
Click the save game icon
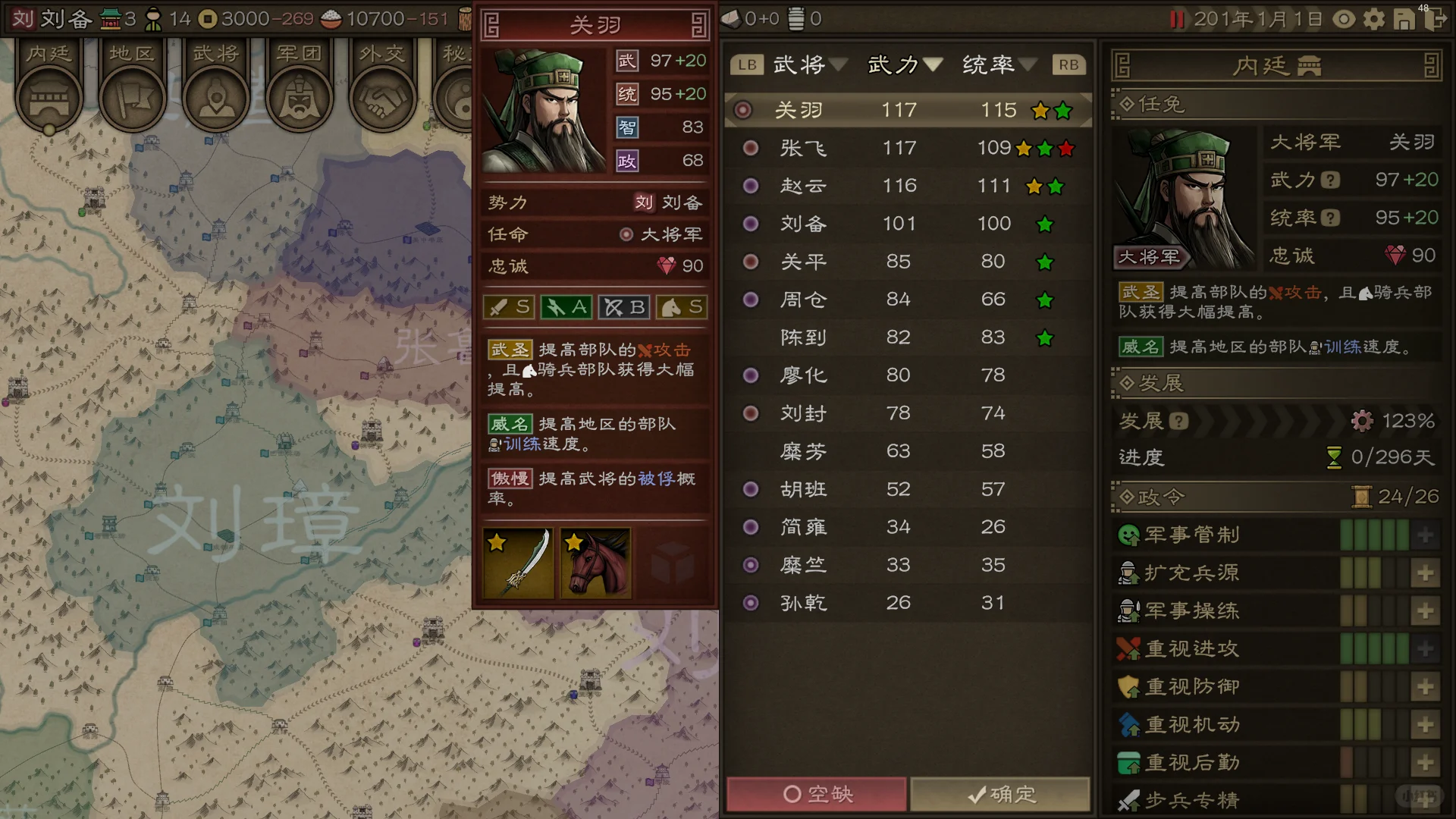pos(1404,20)
